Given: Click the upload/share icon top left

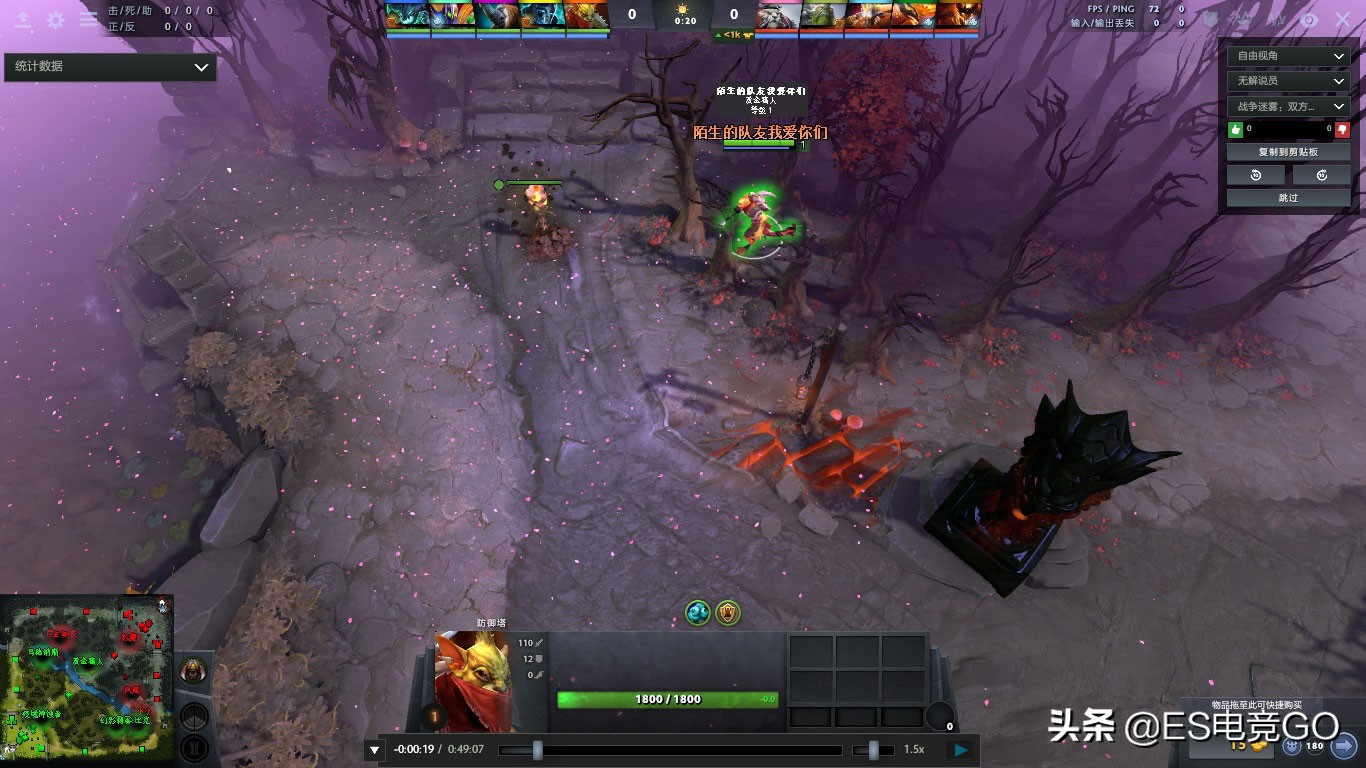Looking at the screenshot, I should [20, 18].
